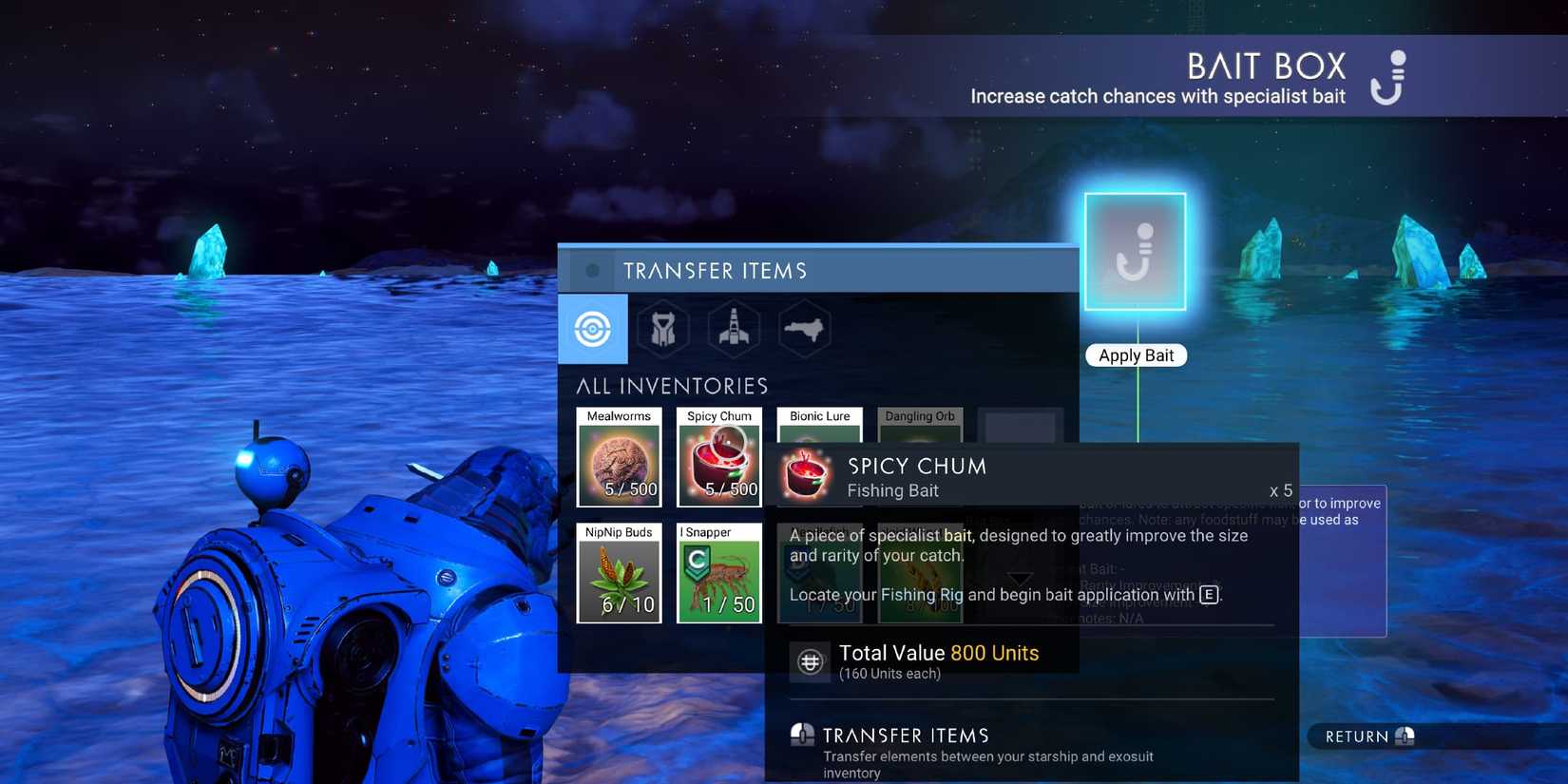Click the Return button
The height and width of the screenshot is (784, 1568).
pyautogui.click(x=1364, y=736)
